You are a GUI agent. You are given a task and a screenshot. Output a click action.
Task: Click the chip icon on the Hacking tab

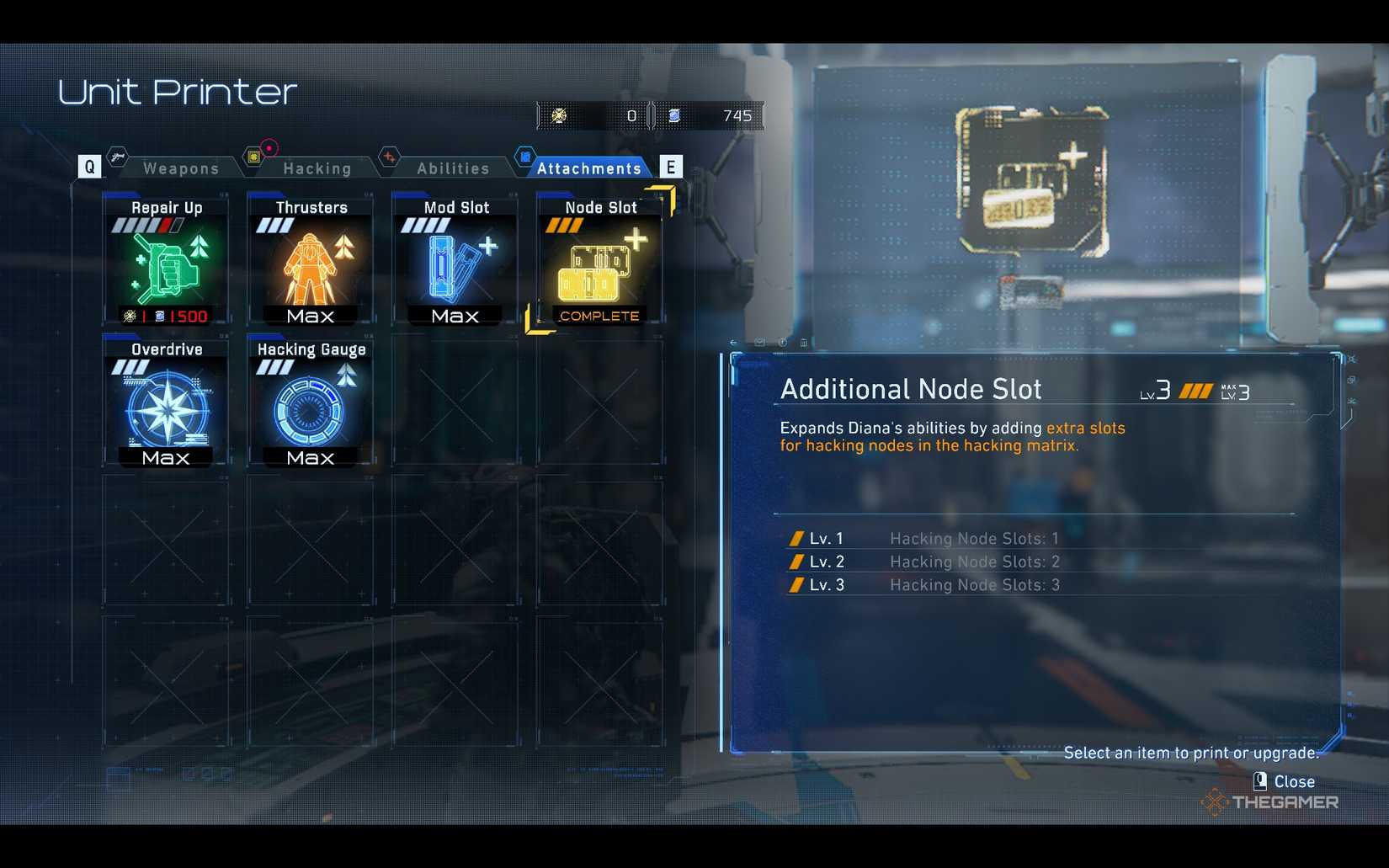pyautogui.click(x=253, y=156)
